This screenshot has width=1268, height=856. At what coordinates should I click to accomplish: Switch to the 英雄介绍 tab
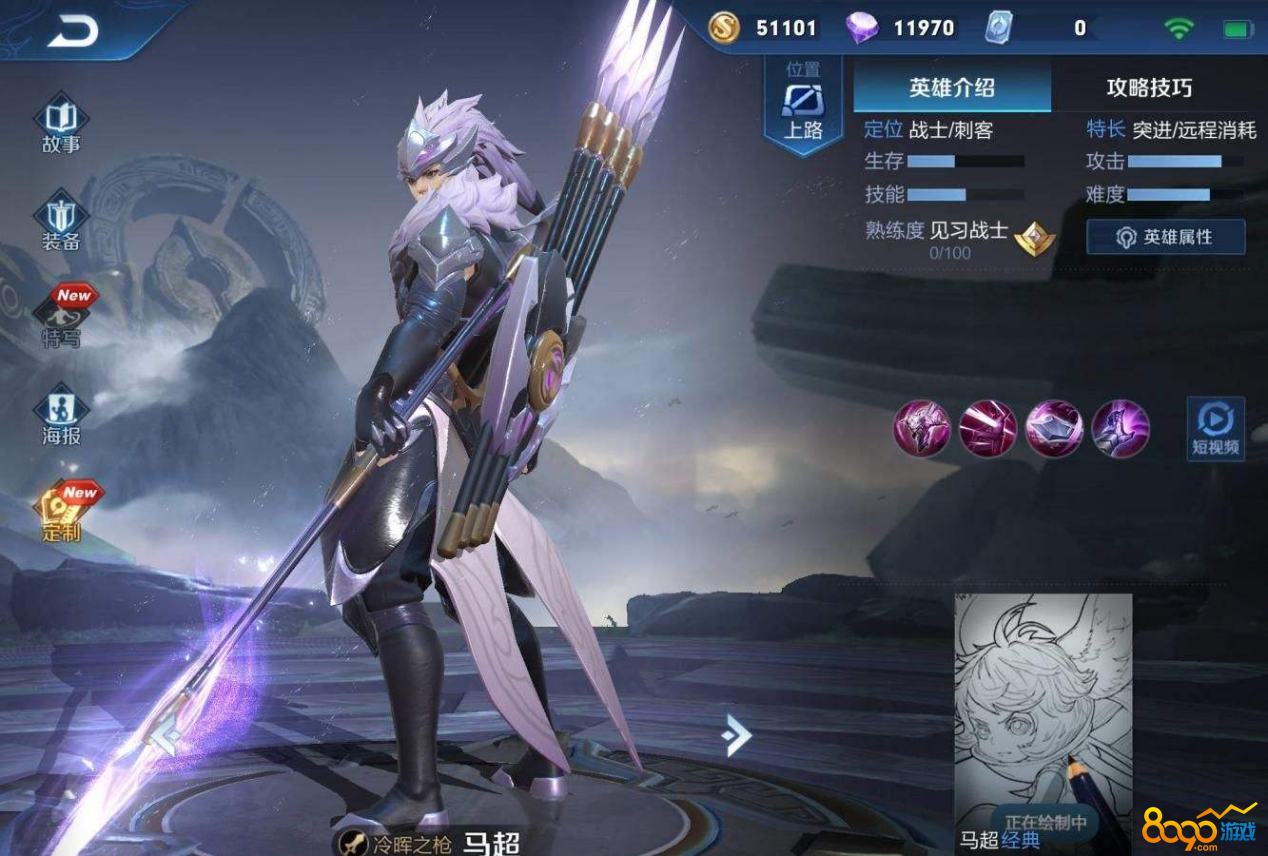click(951, 87)
